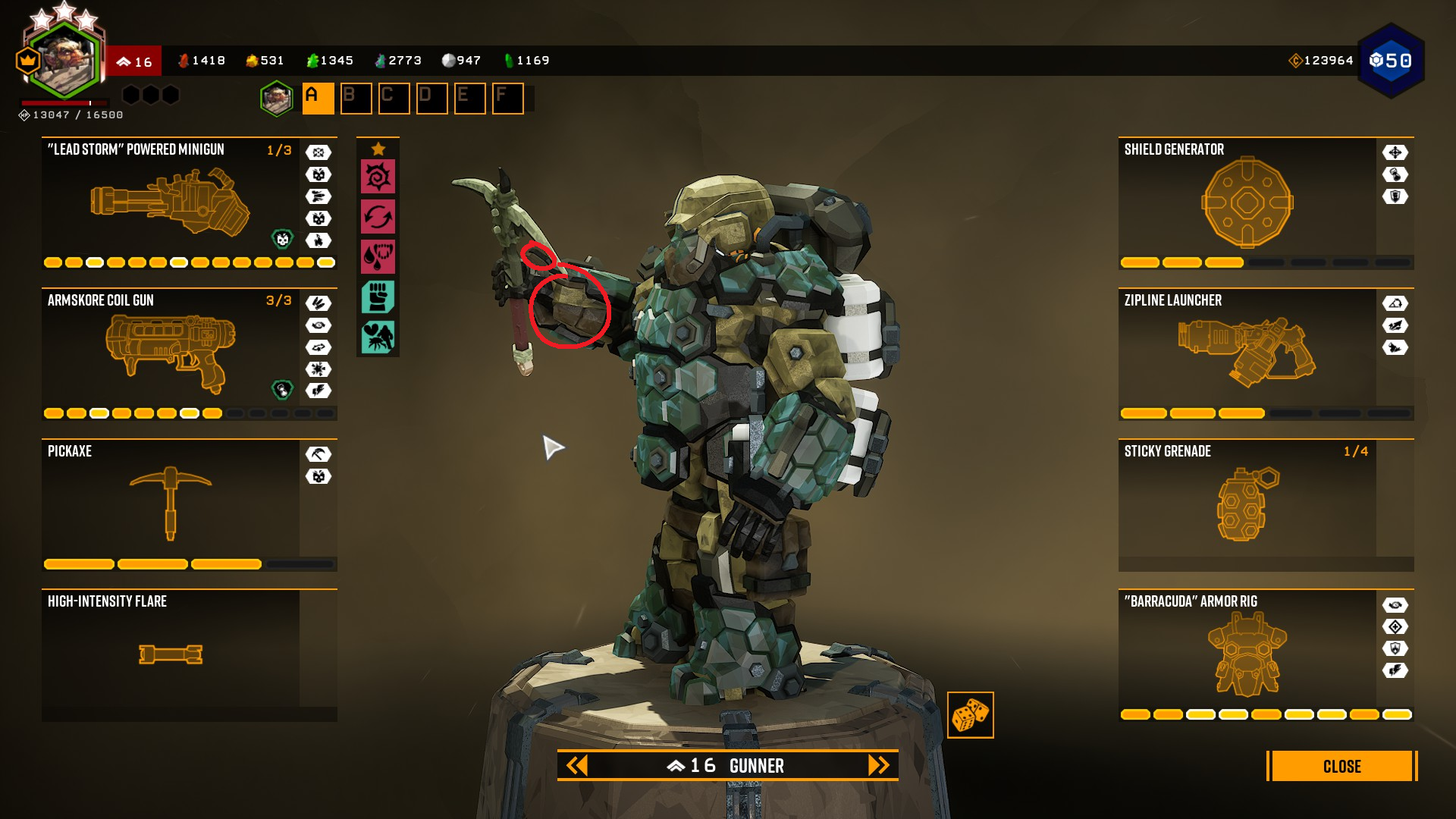Click the teal fist perk icon
This screenshot has width=1456, height=819.
[x=378, y=297]
